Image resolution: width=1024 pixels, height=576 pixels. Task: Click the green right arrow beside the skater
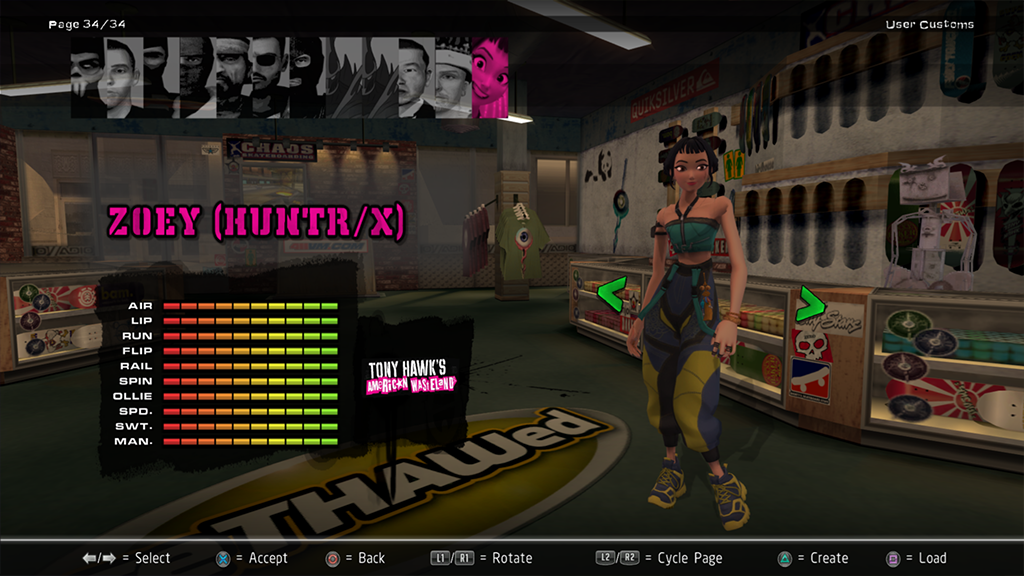tap(809, 303)
